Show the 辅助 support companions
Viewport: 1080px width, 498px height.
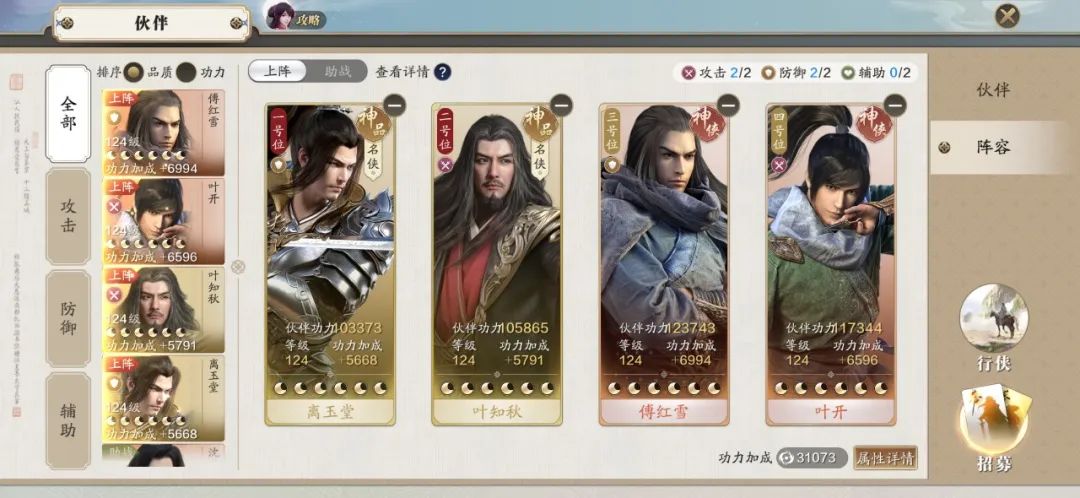pos(68,419)
